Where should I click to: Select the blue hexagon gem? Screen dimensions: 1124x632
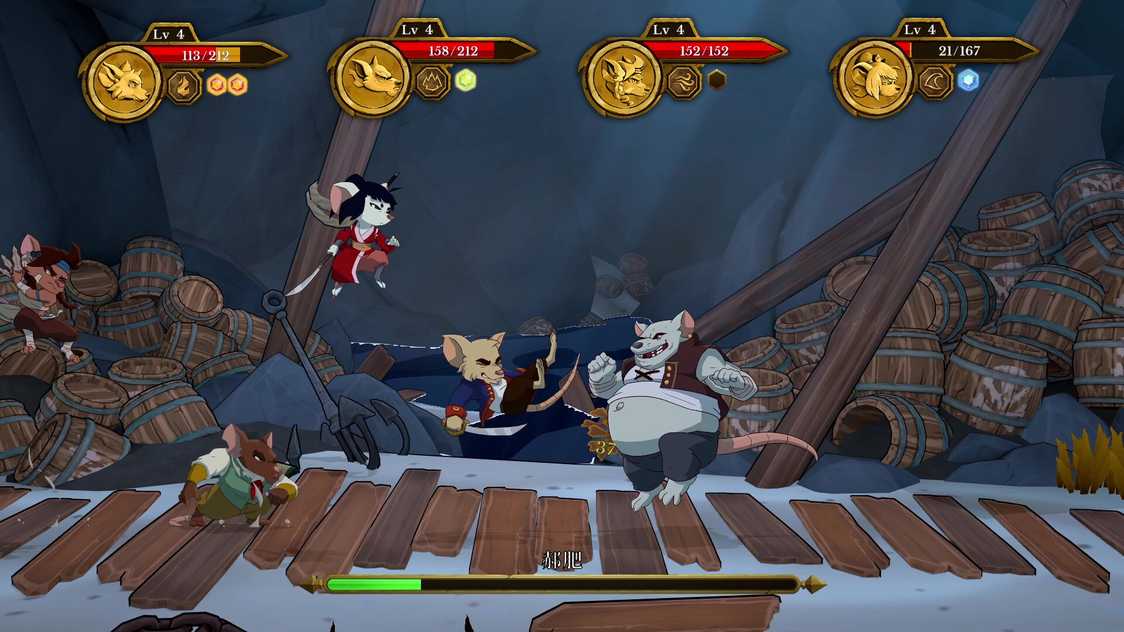pyautogui.click(x=968, y=80)
